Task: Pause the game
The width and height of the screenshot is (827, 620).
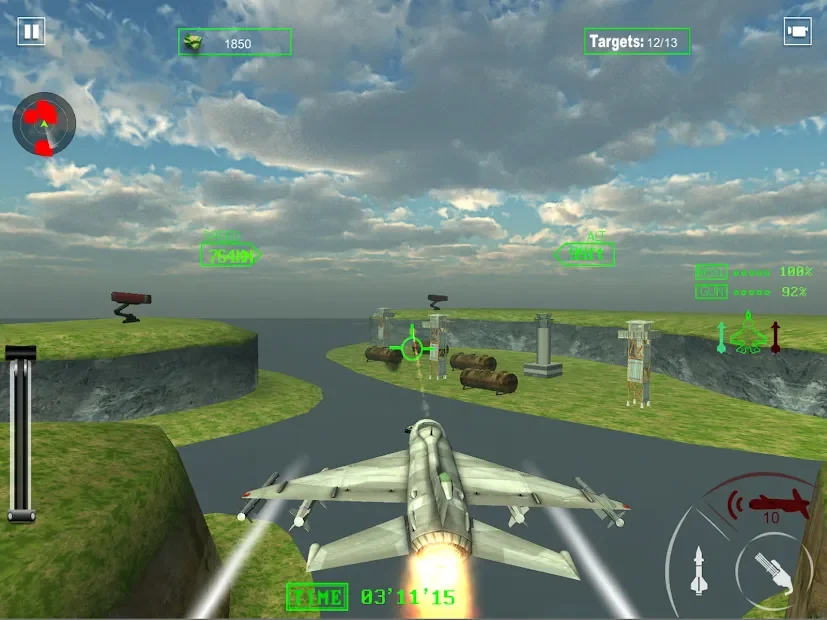Action: pyautogui.click(x=31, y=32)
